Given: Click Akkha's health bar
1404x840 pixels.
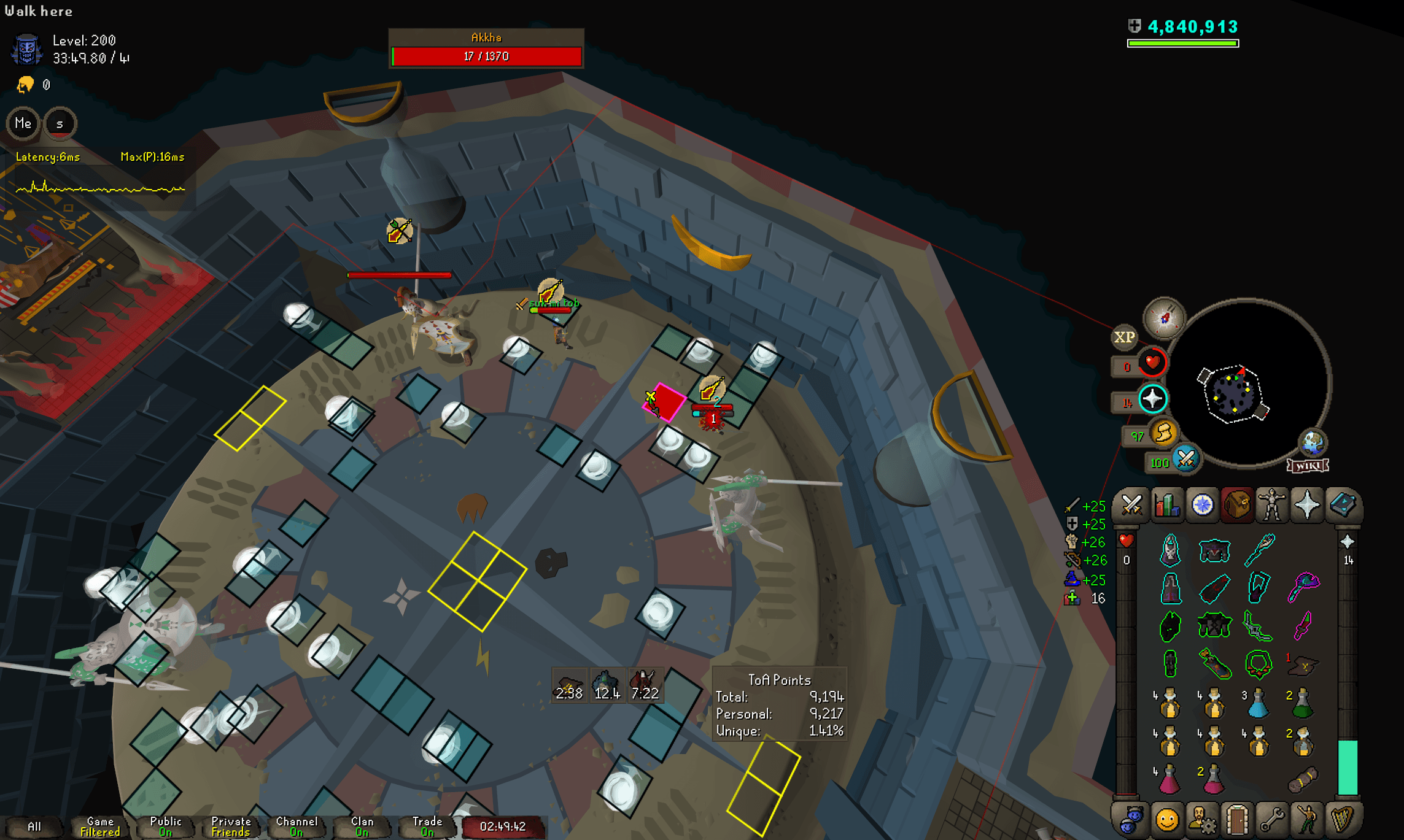Looking at the screenshot, I should coord(487,56).
